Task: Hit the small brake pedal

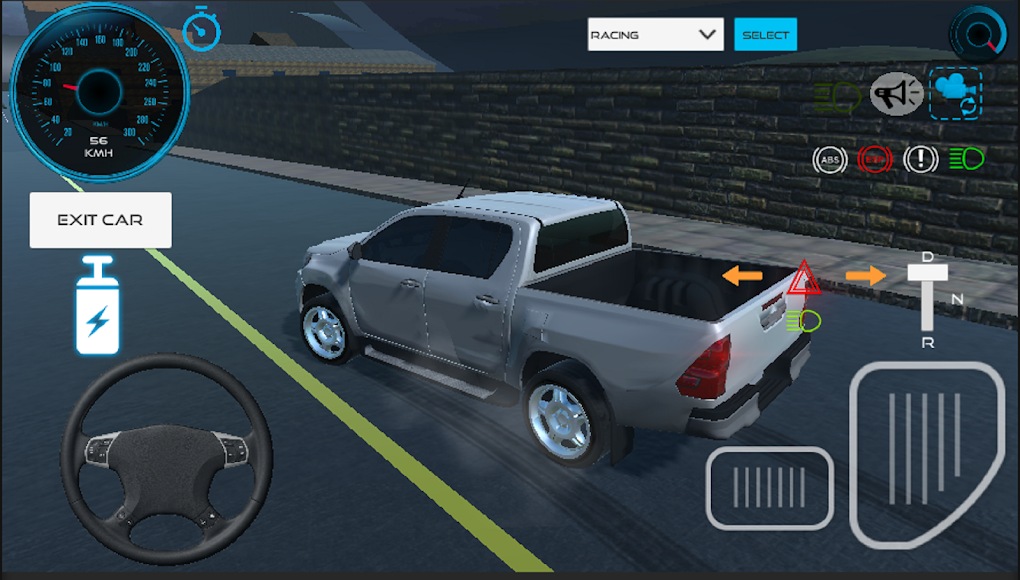Action: click(769, 488)
